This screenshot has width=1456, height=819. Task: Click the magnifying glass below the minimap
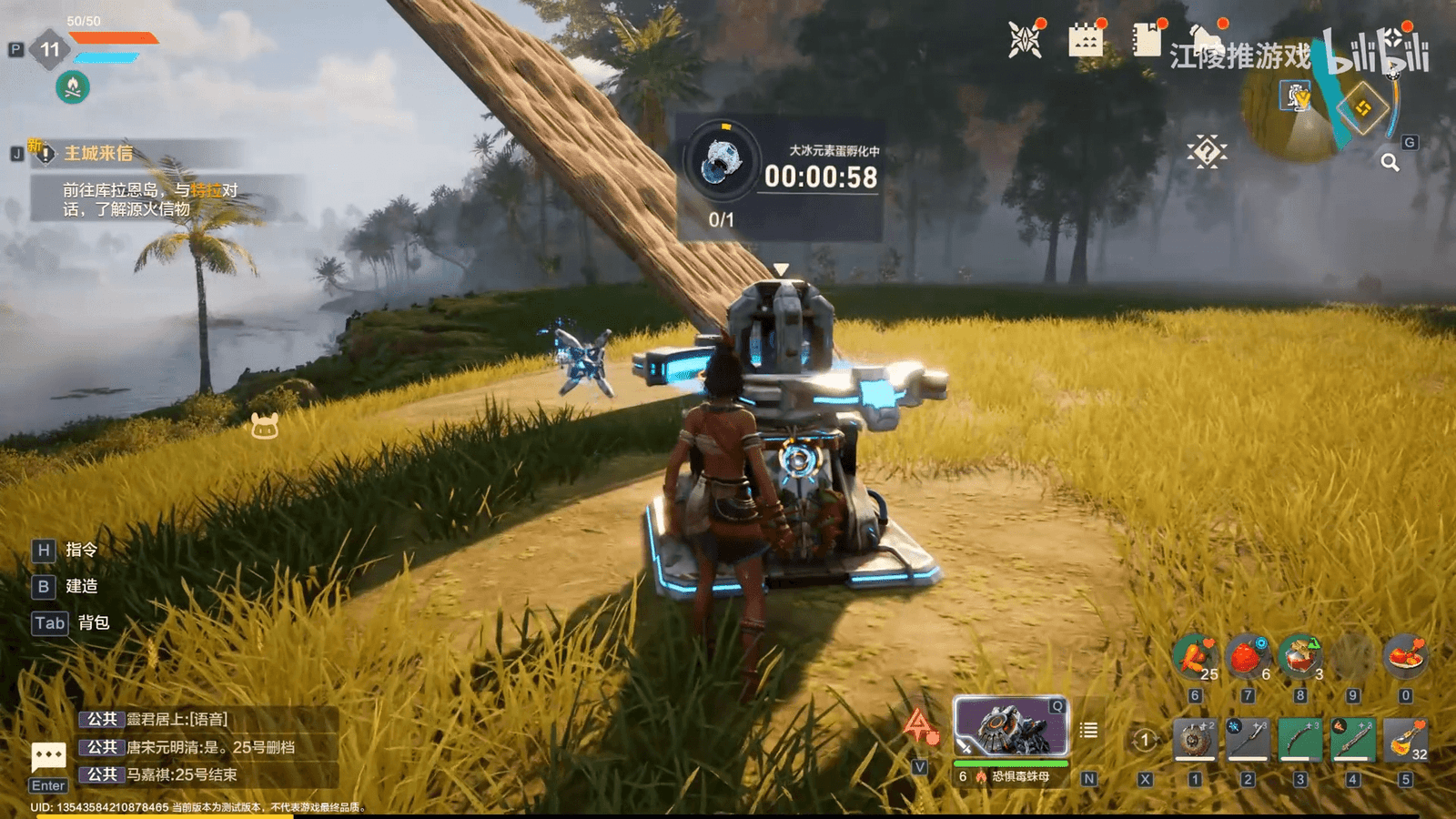[1390, 162]
